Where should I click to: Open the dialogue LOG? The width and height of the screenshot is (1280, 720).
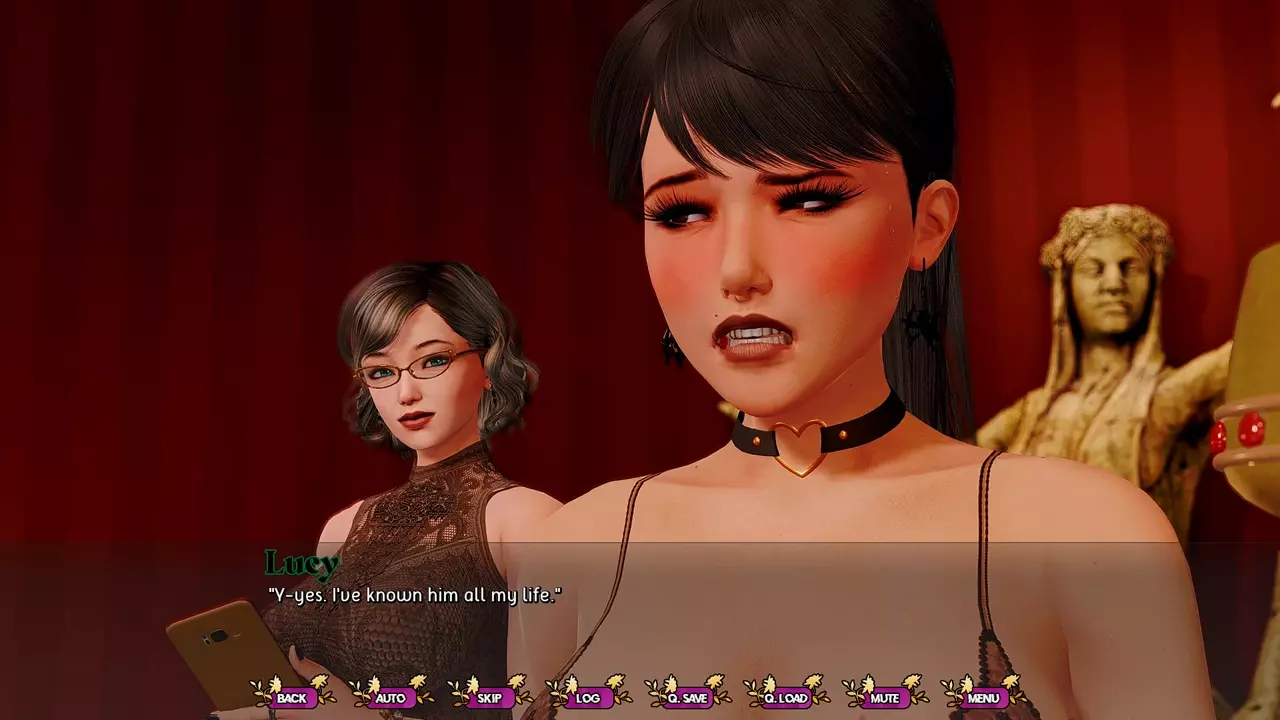588,697
